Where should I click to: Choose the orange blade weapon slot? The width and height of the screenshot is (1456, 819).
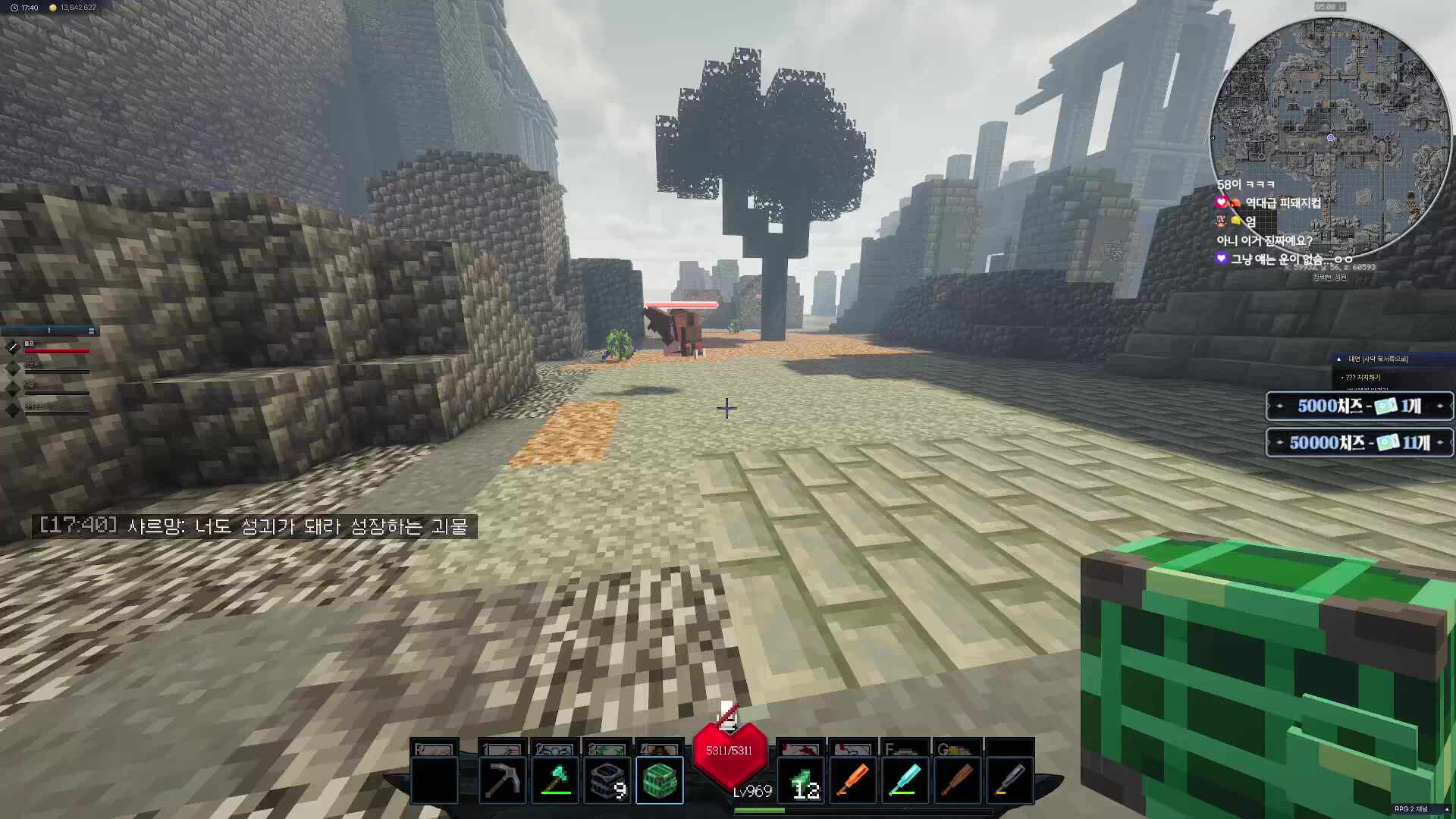pos(852,780)
